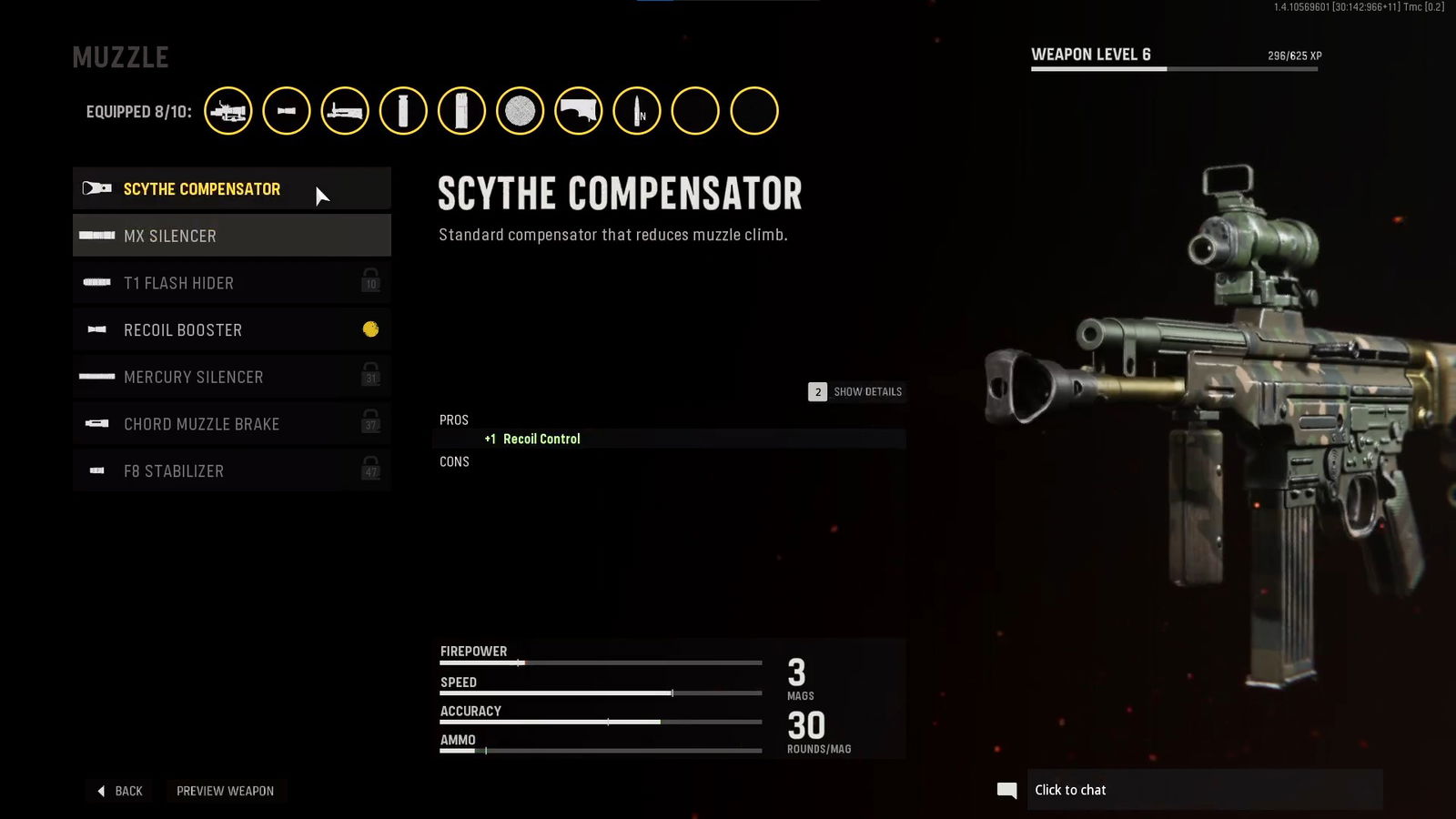
Task: Go back to the previous menu
Action: (x=120, y=791)
